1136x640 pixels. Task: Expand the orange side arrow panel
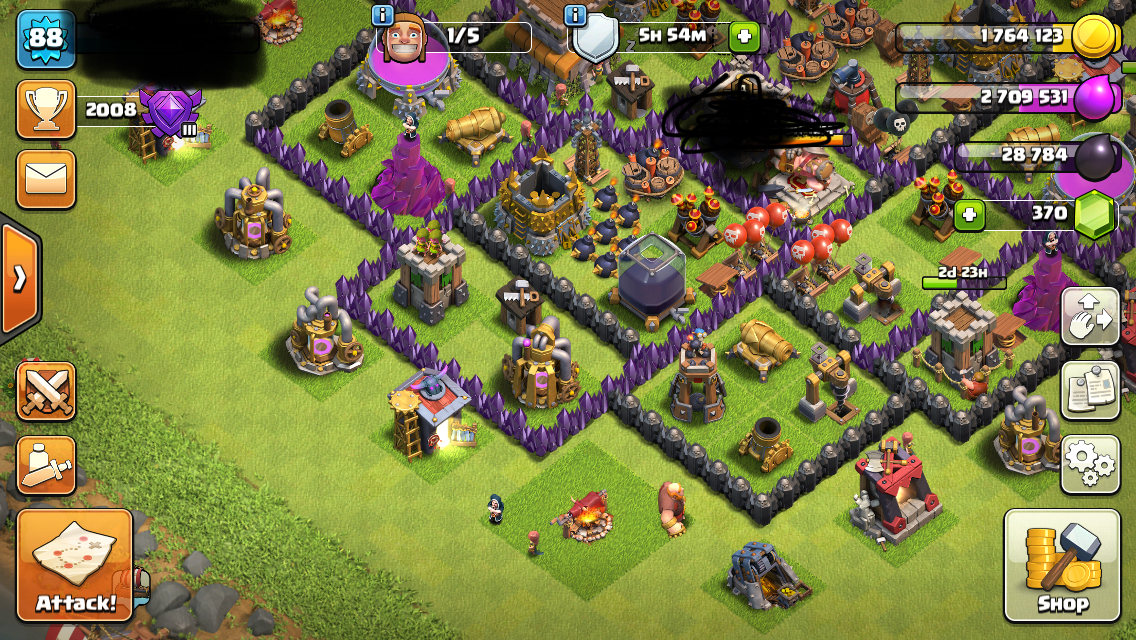click(19, 278)
